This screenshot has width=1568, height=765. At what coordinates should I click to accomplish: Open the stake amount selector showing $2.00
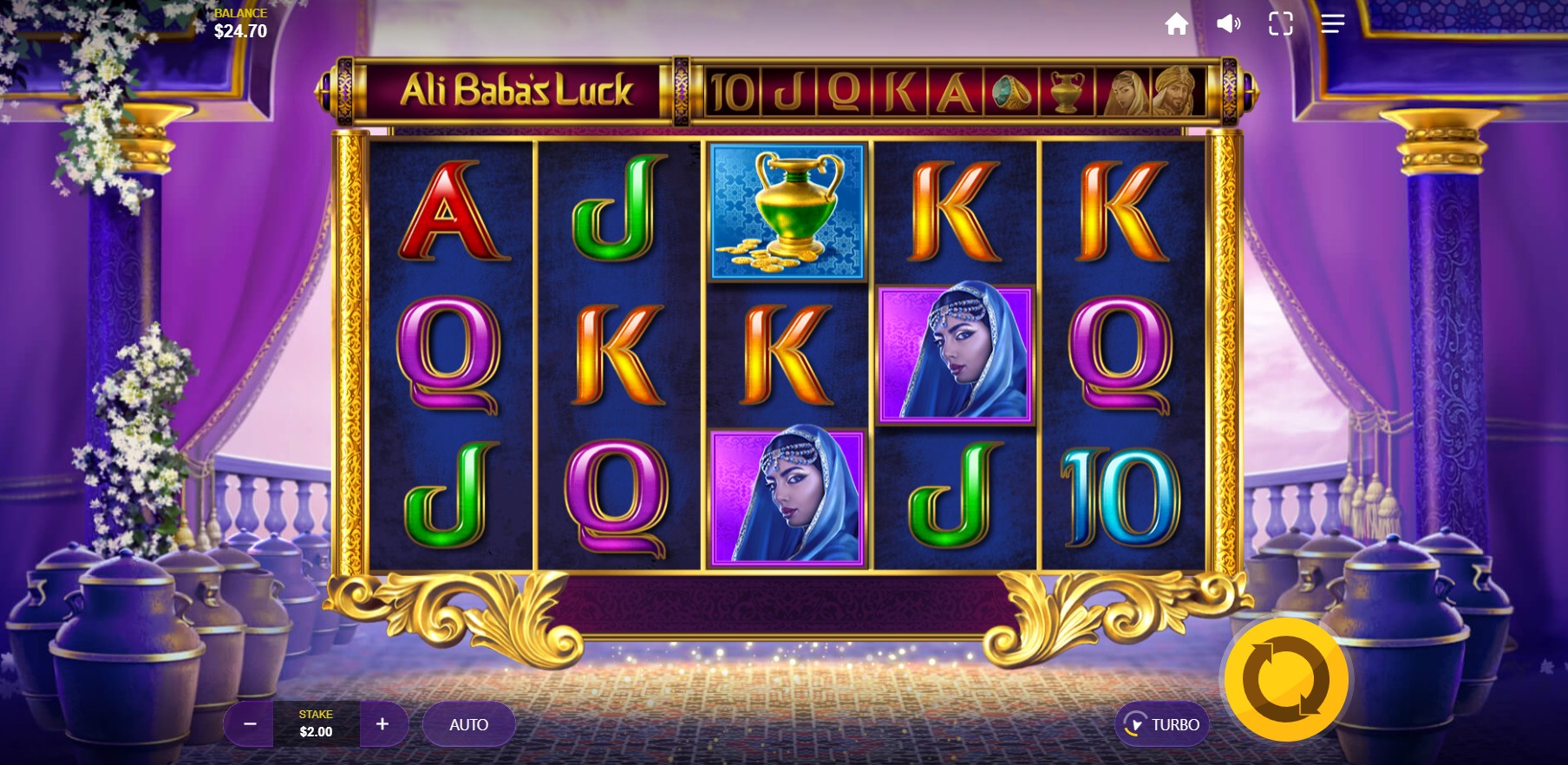coord(317,724)
